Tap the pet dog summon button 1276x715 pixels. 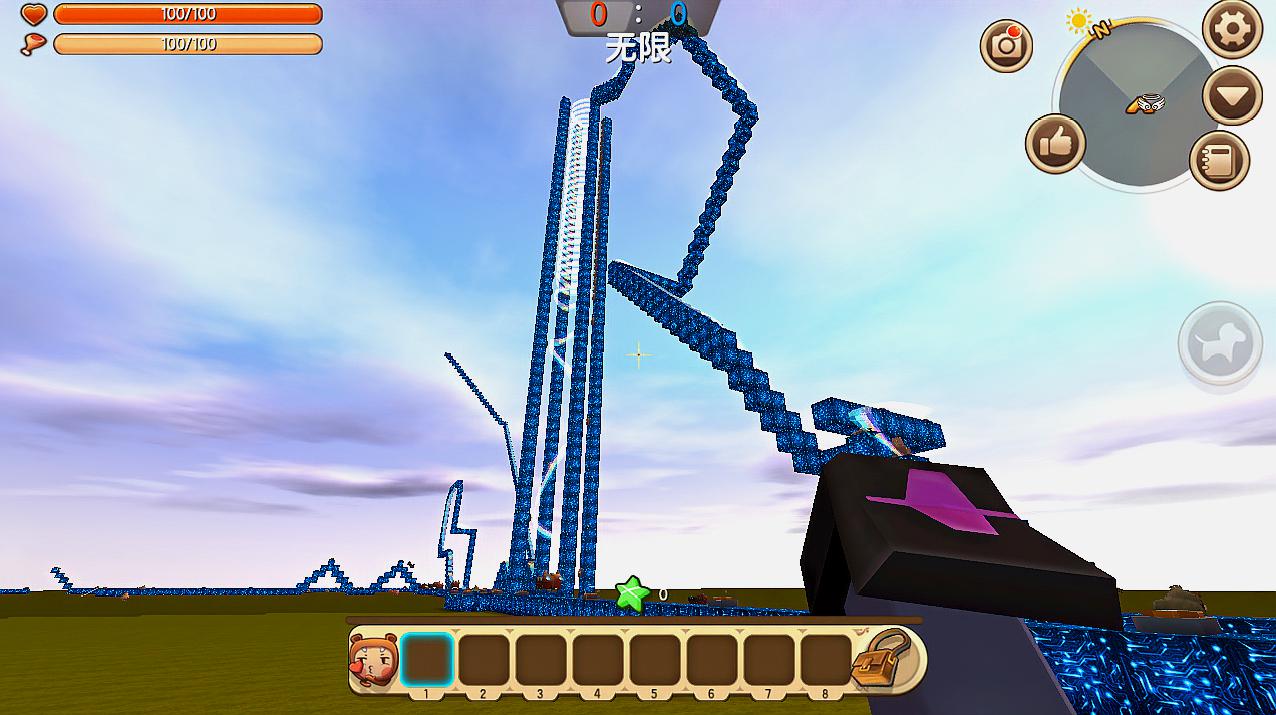[x=1220, y=343]
